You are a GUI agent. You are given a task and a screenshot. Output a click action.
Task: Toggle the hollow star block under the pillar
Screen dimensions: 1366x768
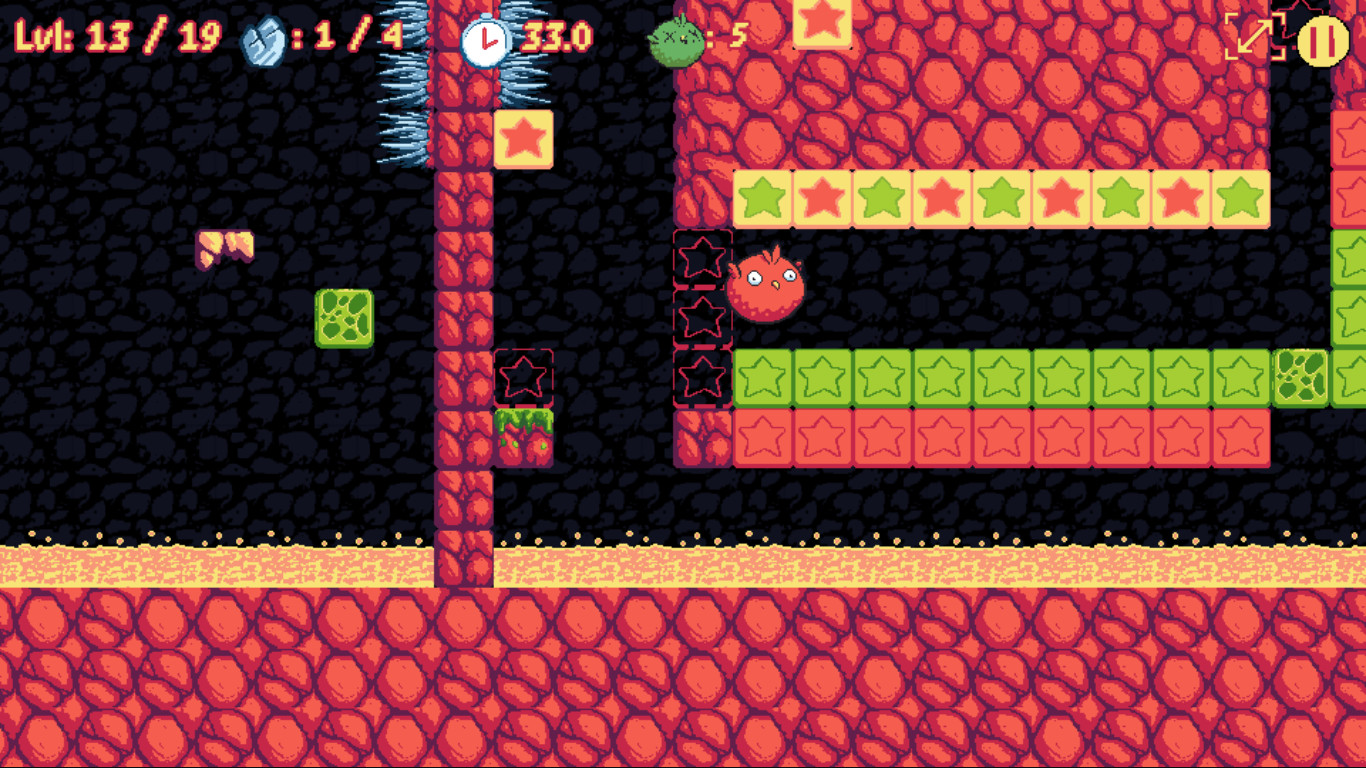pyautogui.click(x=523, y=378)
